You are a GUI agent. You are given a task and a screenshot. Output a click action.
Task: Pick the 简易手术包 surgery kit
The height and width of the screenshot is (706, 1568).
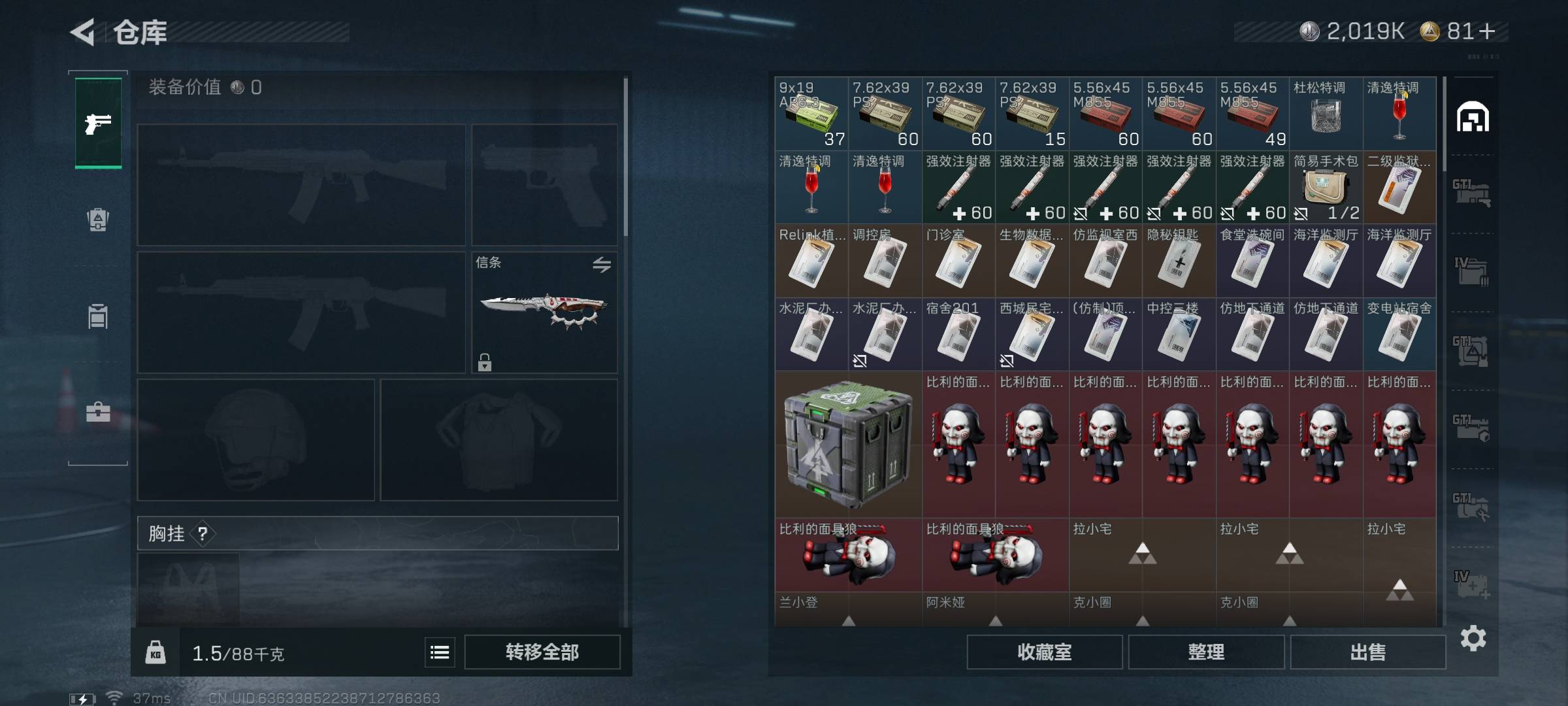click(1326, 188)
